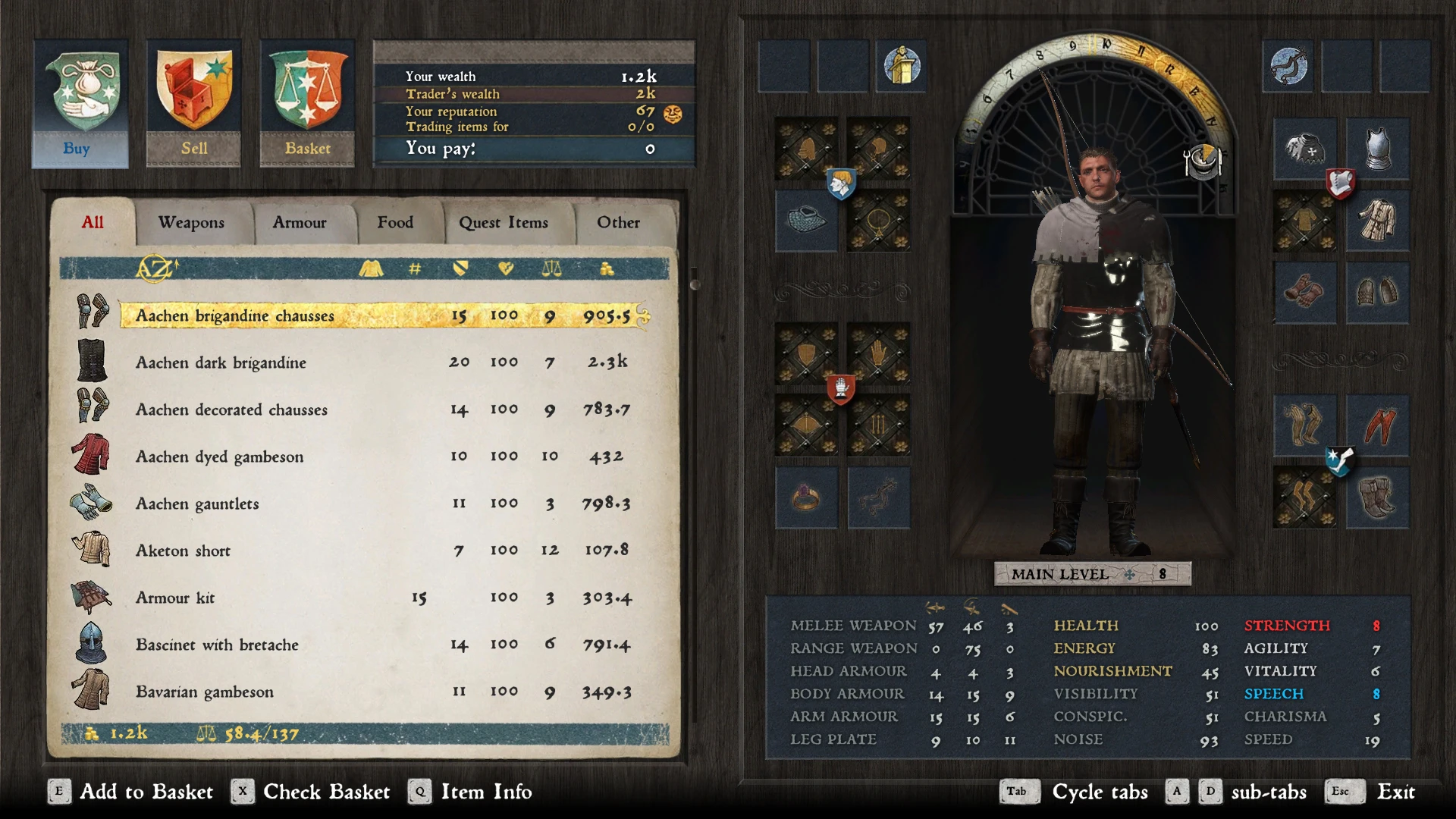Click the ring equipment slot

tap(806, 498)
